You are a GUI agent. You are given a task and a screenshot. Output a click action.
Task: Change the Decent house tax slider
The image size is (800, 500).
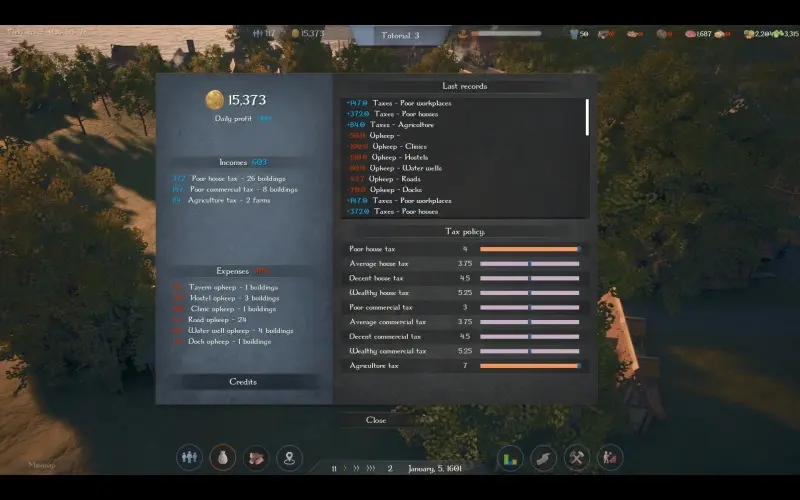tap(529, 278)
